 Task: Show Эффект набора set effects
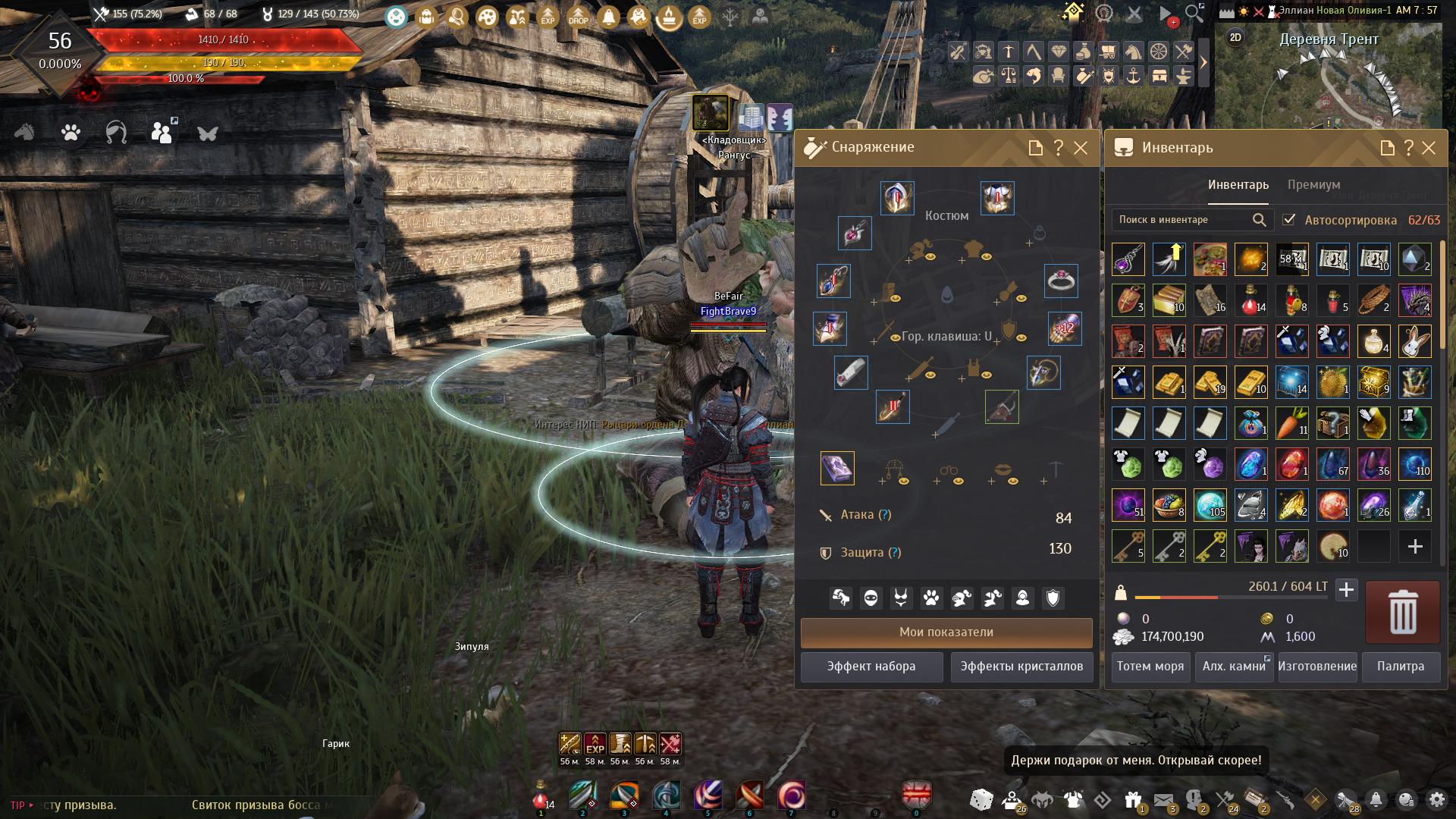871,667
